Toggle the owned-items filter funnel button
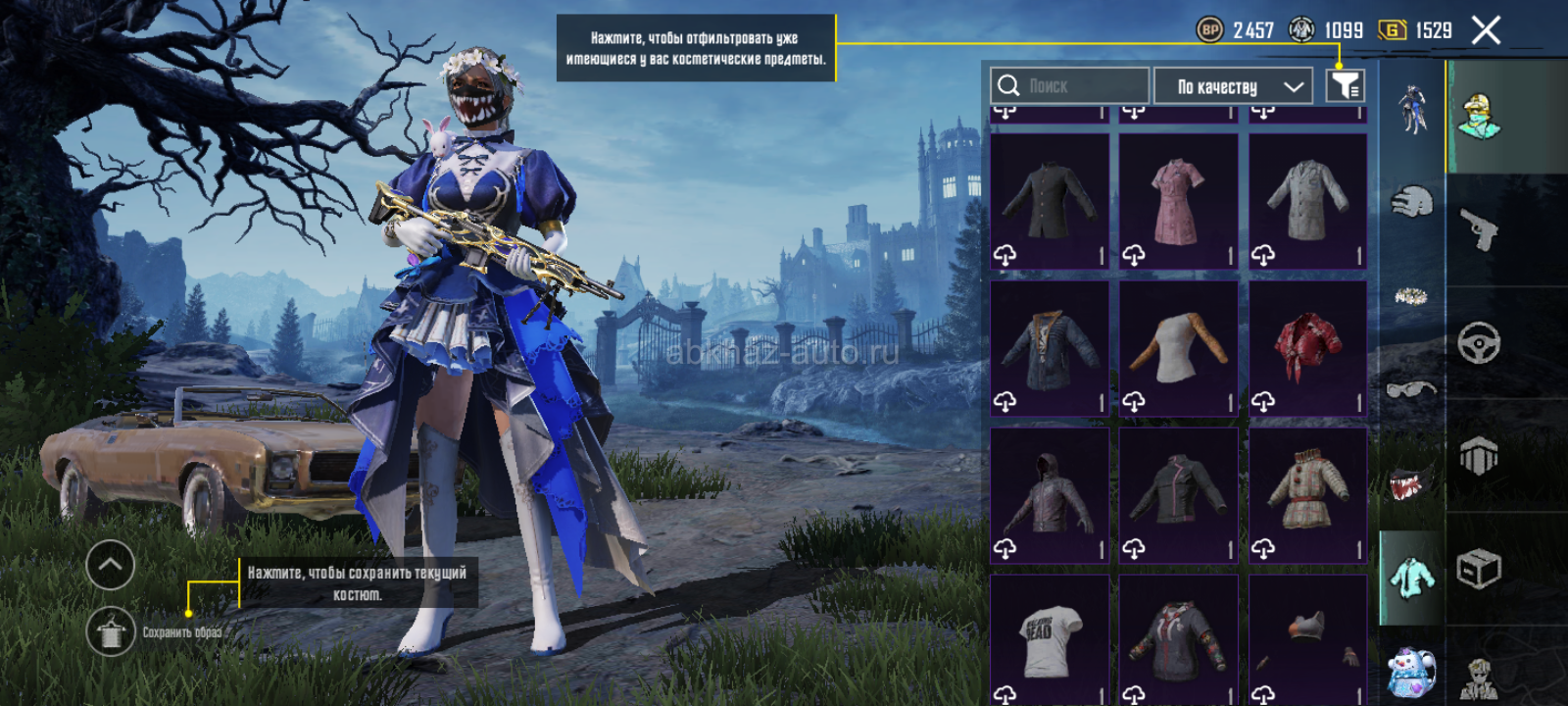The height and width of the screenshot is (706, 1568). pyautogui.click(x=1345, y=86)
